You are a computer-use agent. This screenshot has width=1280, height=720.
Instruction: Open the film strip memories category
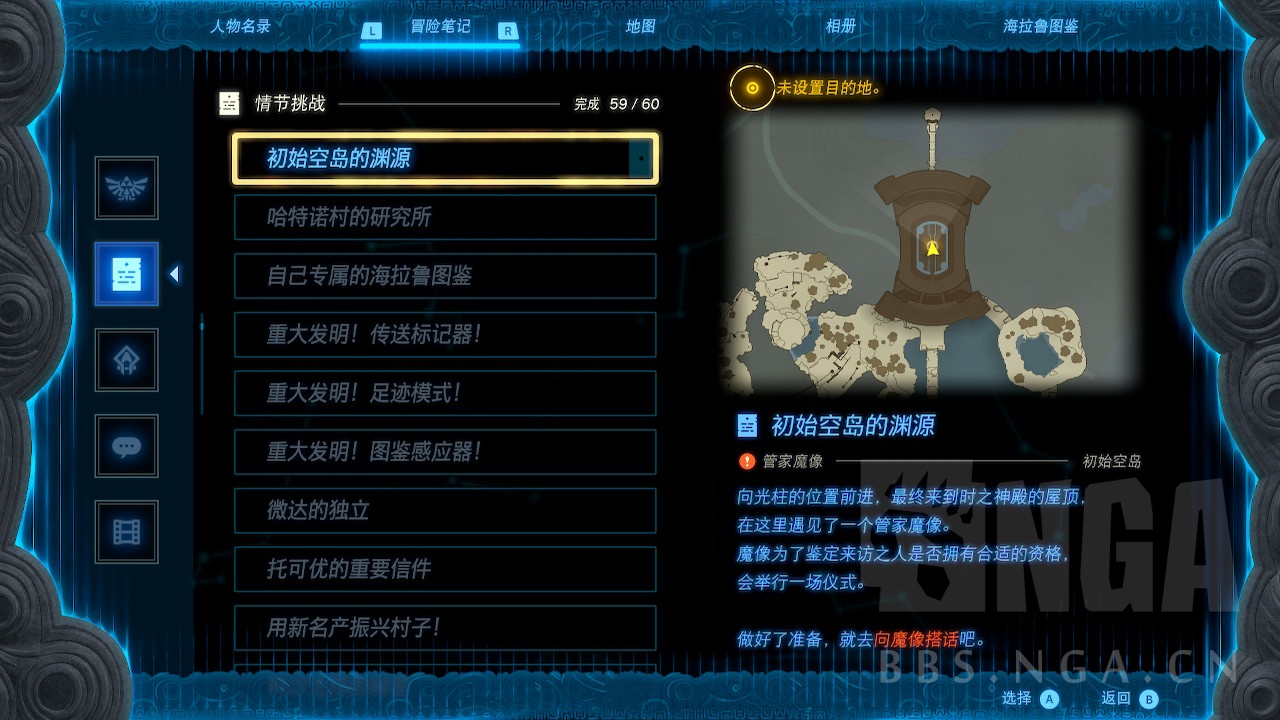click(126, 532)
